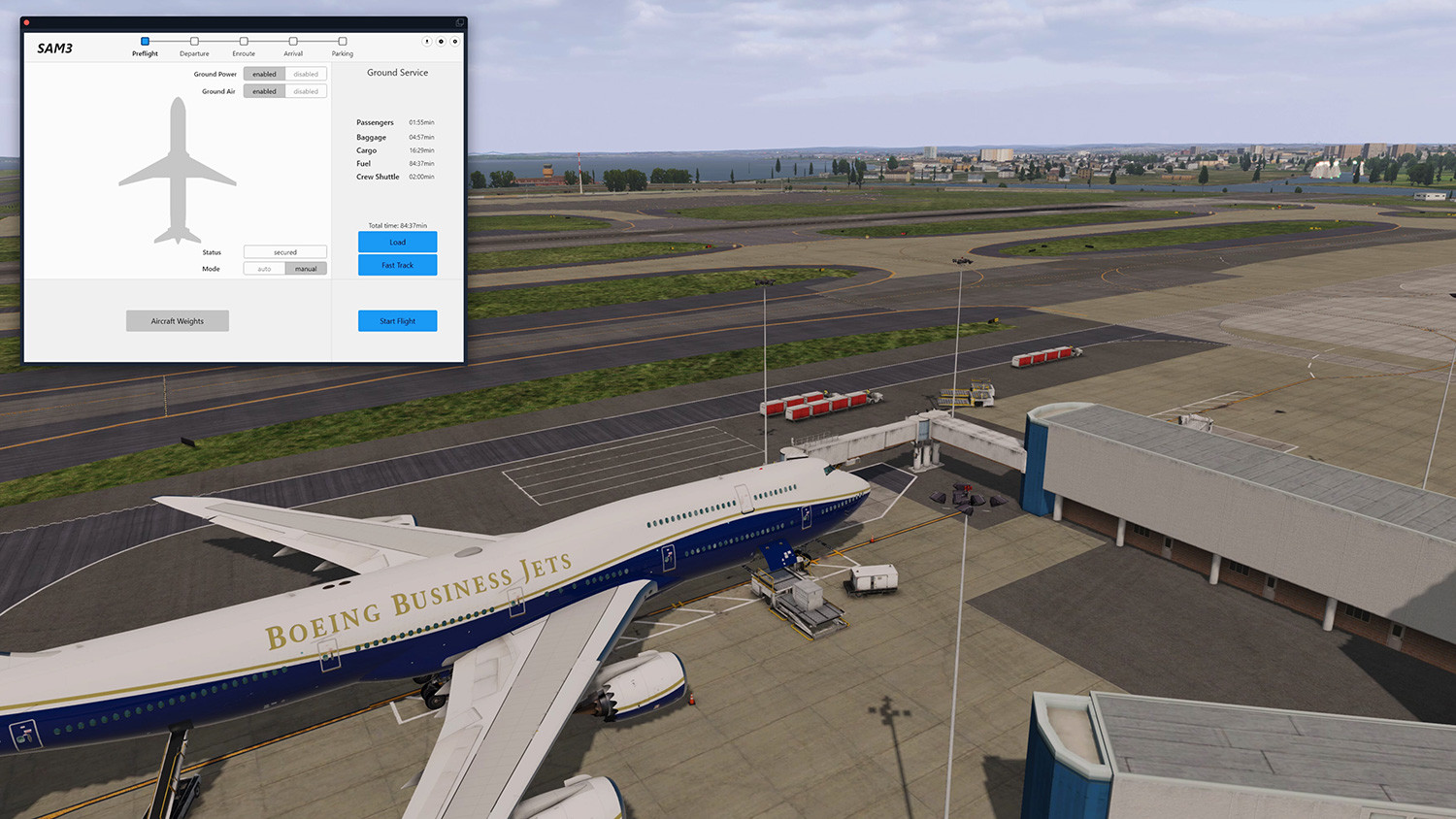Click the leftmost circular person icon

click(x=427, y=42)
